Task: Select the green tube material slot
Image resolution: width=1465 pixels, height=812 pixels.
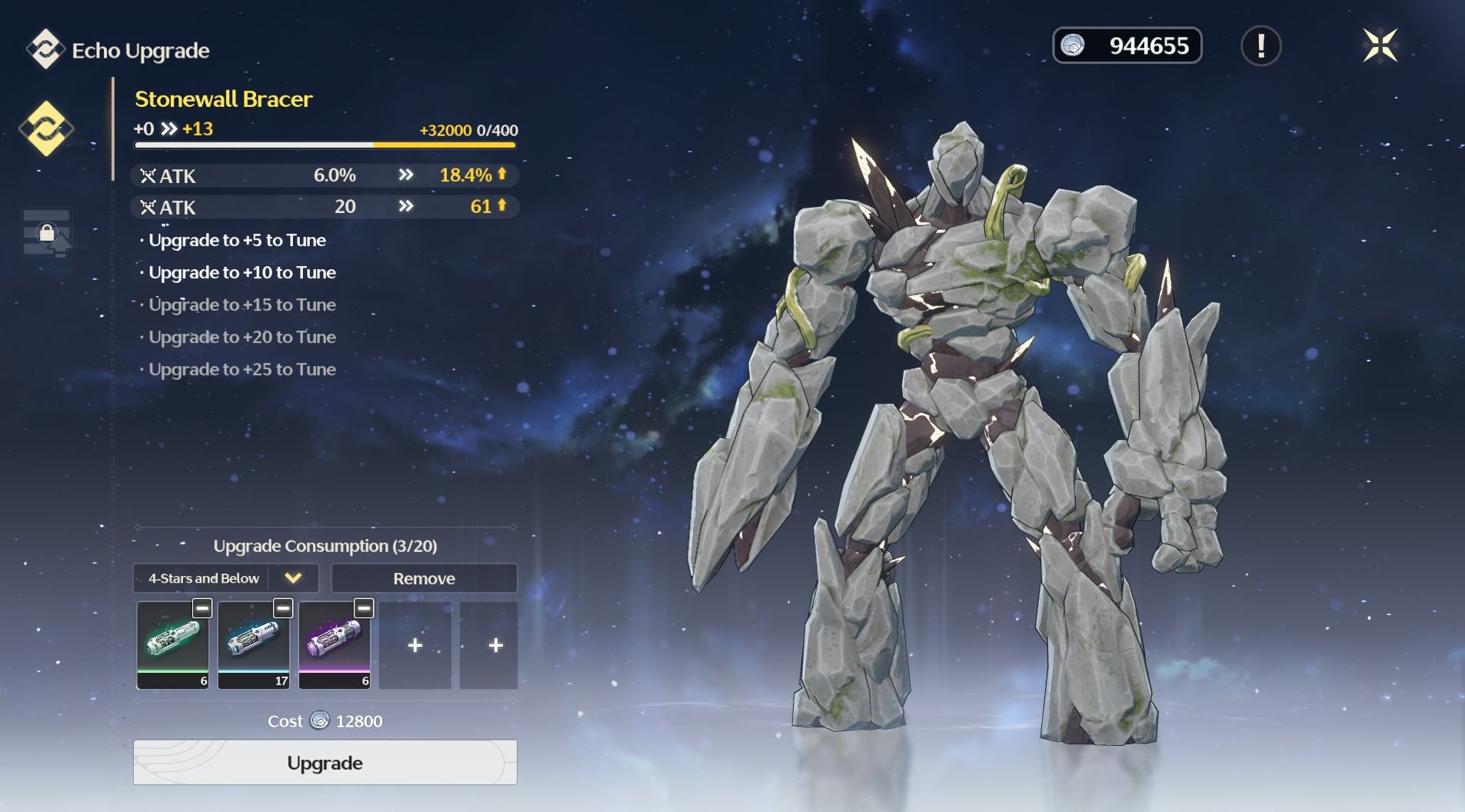Action: click(x=173, y=644)
